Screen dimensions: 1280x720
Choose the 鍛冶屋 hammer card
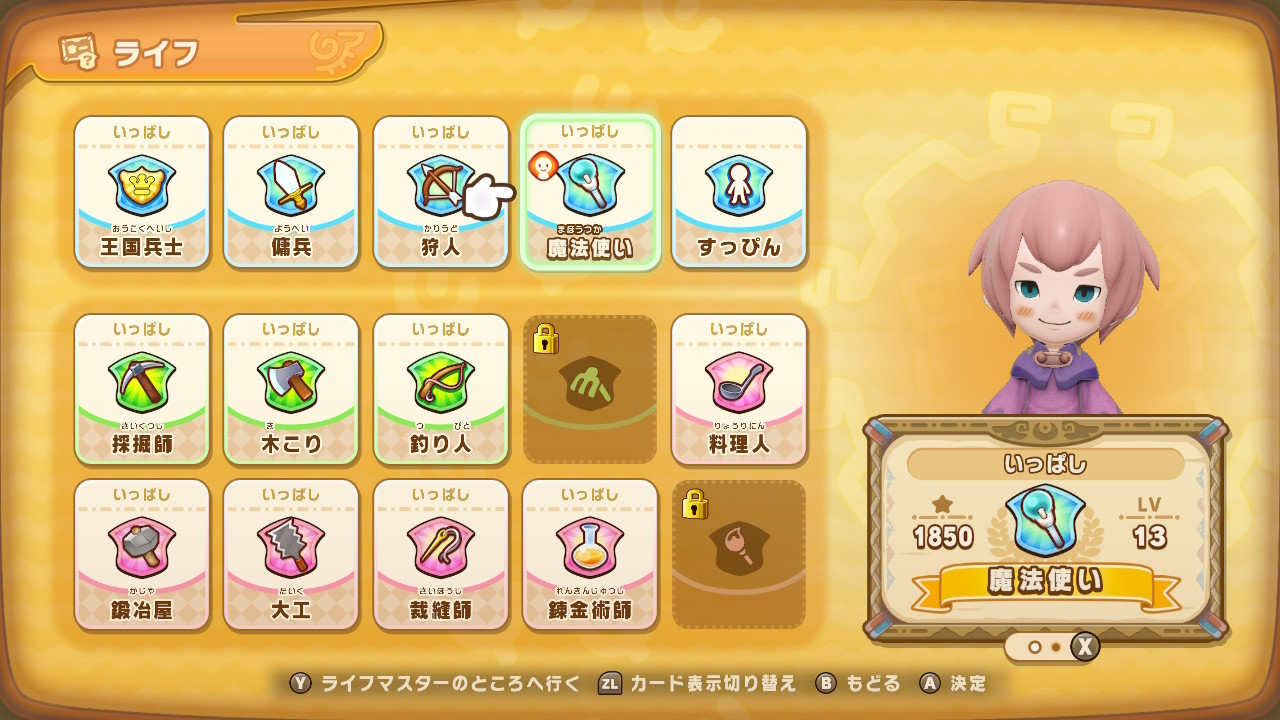click(x=142, y=554)
